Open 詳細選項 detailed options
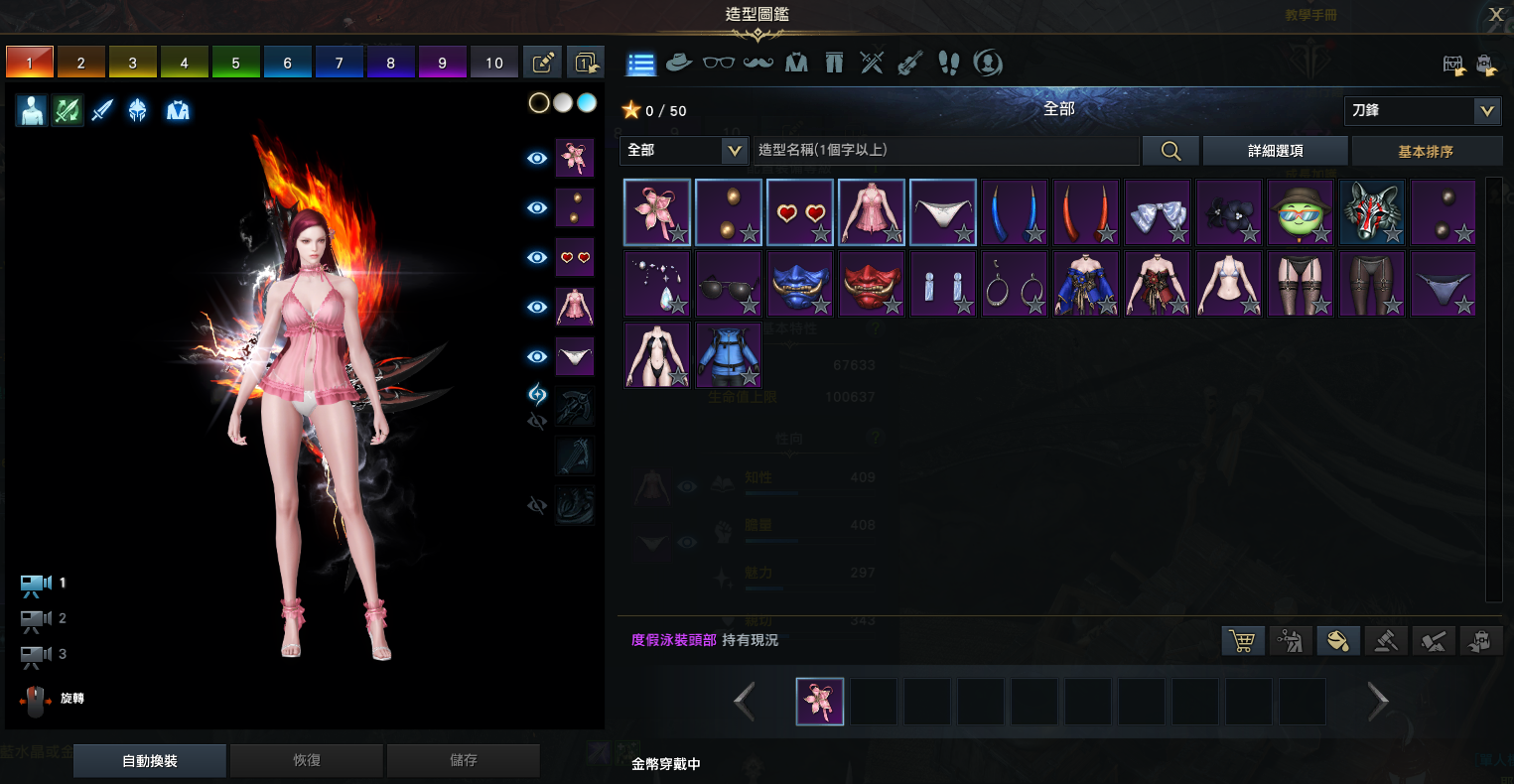 [1275, 151]
